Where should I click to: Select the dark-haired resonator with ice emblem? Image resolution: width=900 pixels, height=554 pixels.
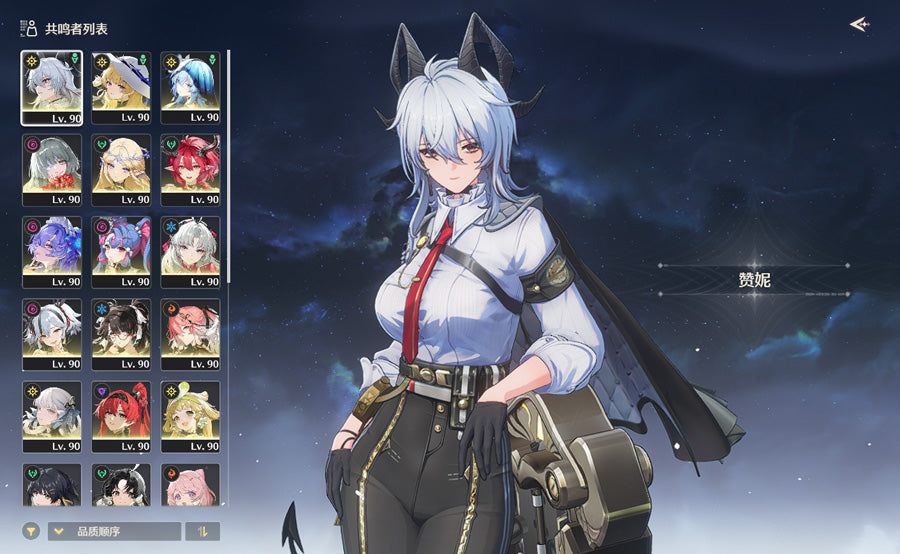tap(121, 334)
